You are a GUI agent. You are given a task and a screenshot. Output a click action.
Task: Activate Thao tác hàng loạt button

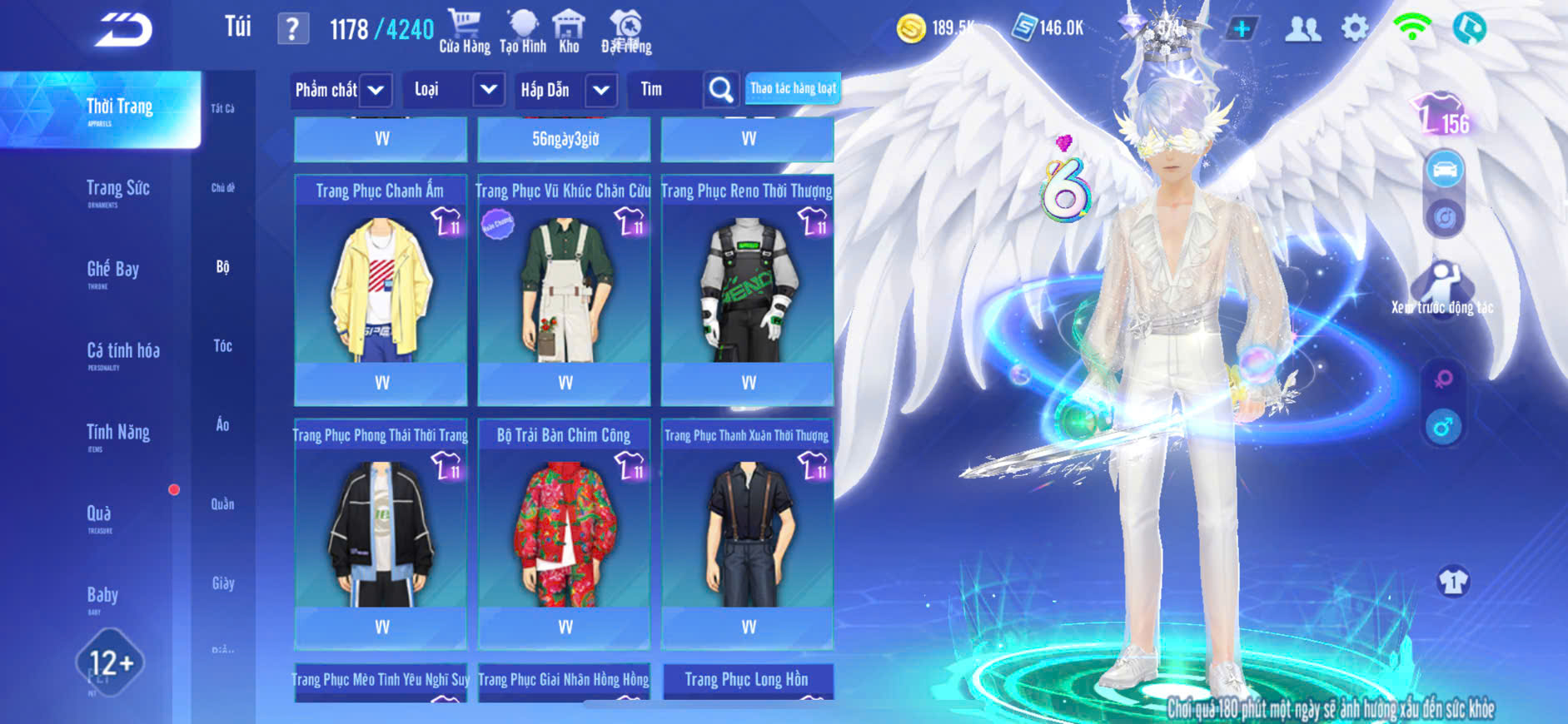(793, 88)
